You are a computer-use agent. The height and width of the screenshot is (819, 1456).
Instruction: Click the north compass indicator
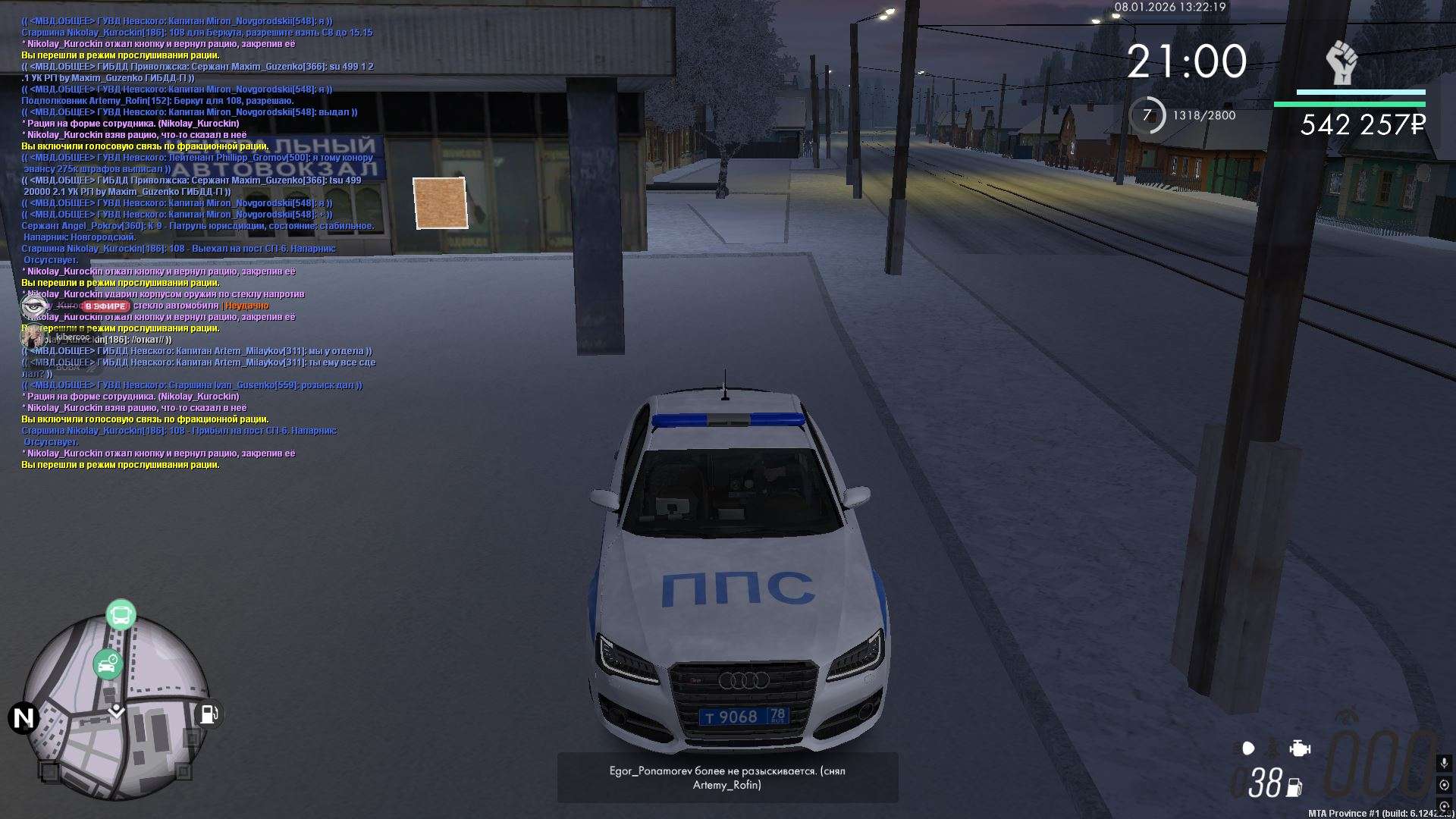click(24, 717)
